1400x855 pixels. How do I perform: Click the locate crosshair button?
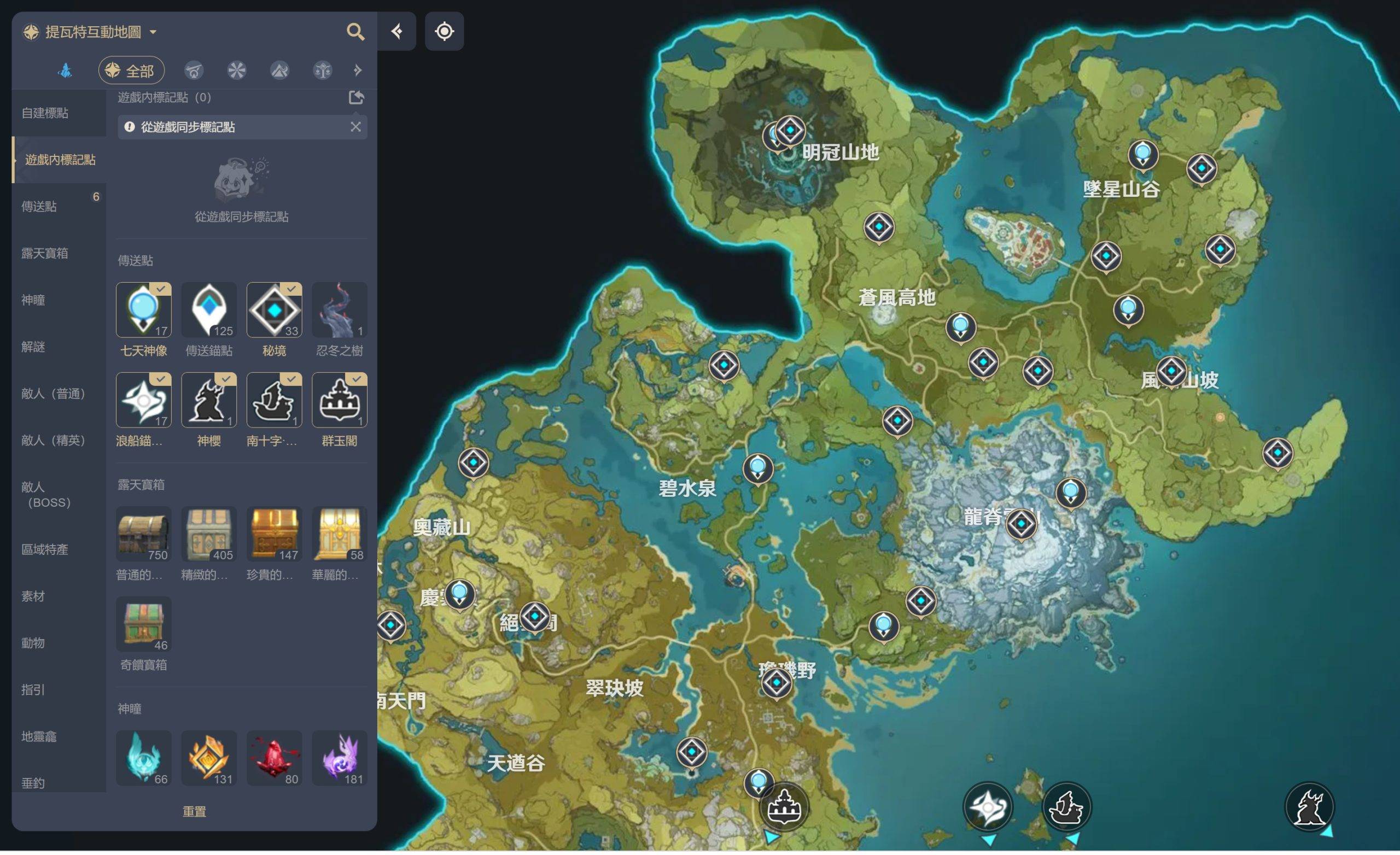click(444, 31)
